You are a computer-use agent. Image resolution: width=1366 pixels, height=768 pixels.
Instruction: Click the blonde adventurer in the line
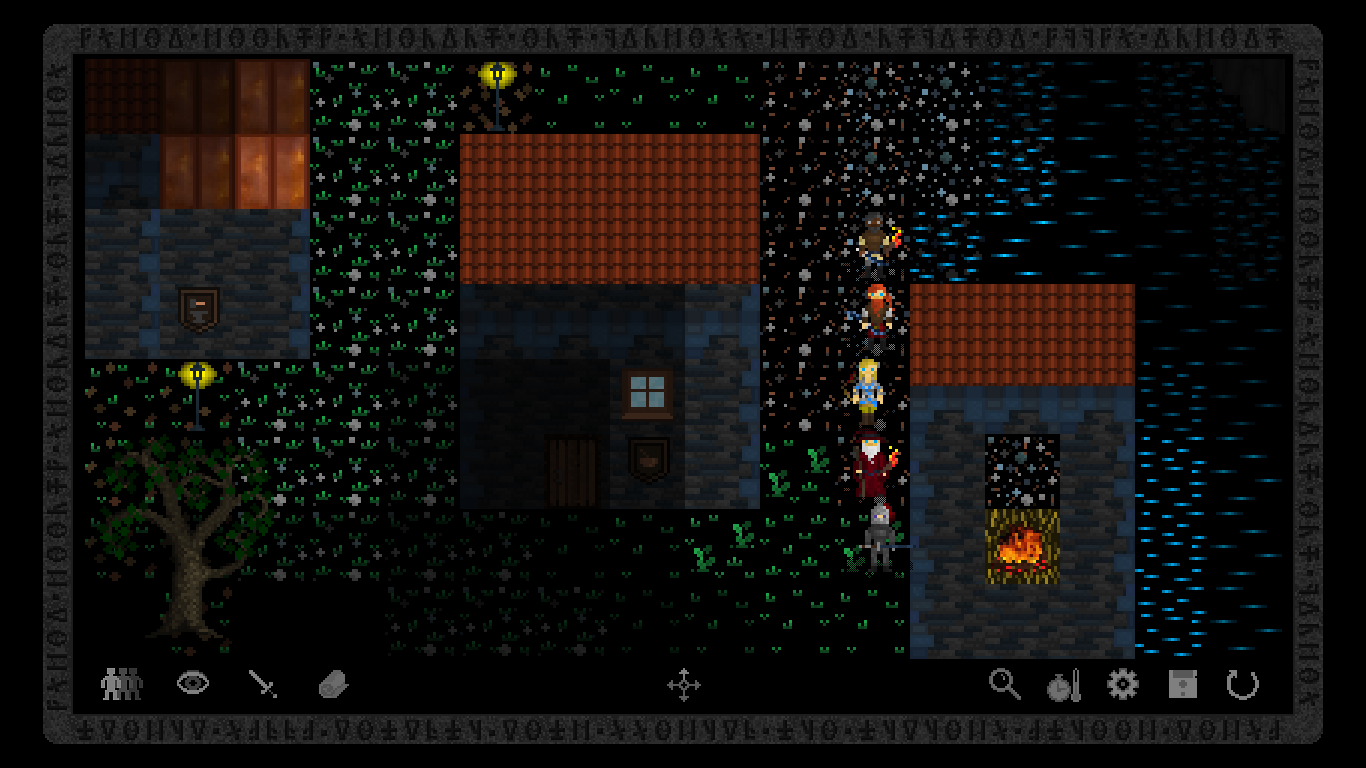click(870, 387)
